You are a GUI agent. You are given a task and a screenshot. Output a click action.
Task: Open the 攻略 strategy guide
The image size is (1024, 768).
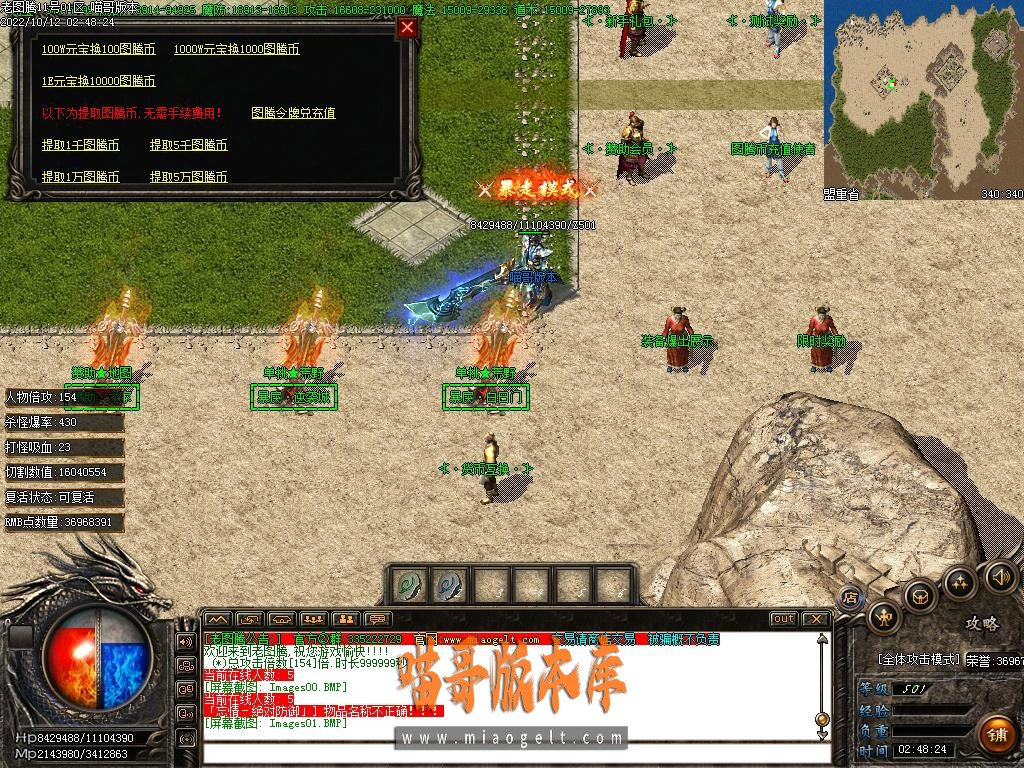click(981, 624)
